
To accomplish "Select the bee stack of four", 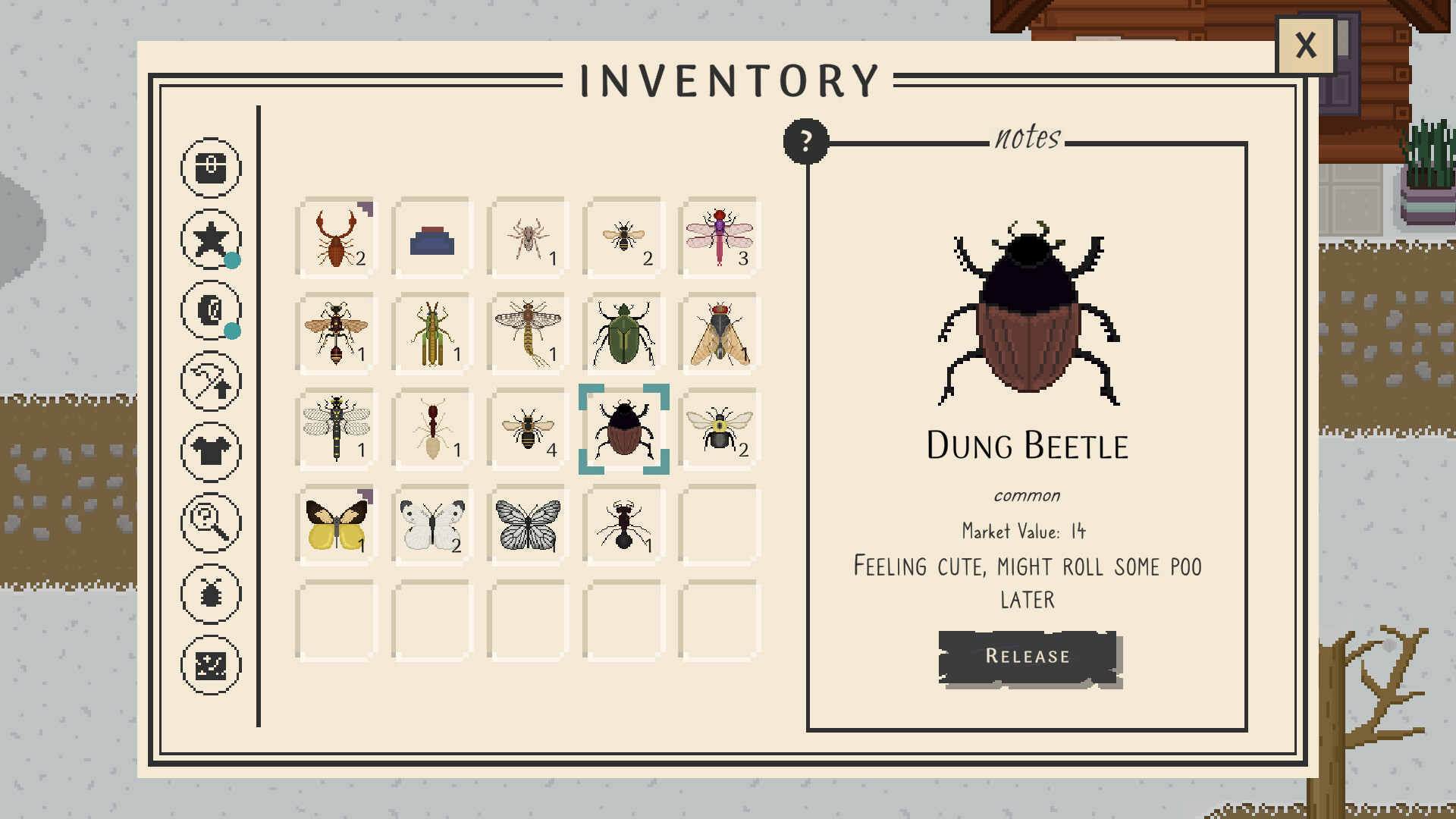I will coord(526,428).
